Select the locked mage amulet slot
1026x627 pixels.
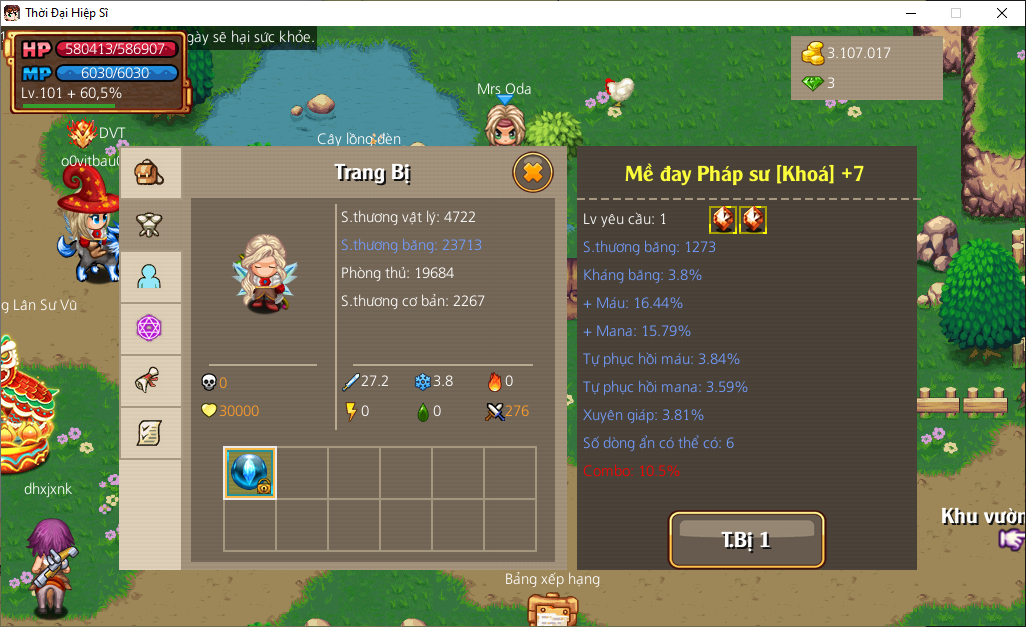click(x=250, y=473)
